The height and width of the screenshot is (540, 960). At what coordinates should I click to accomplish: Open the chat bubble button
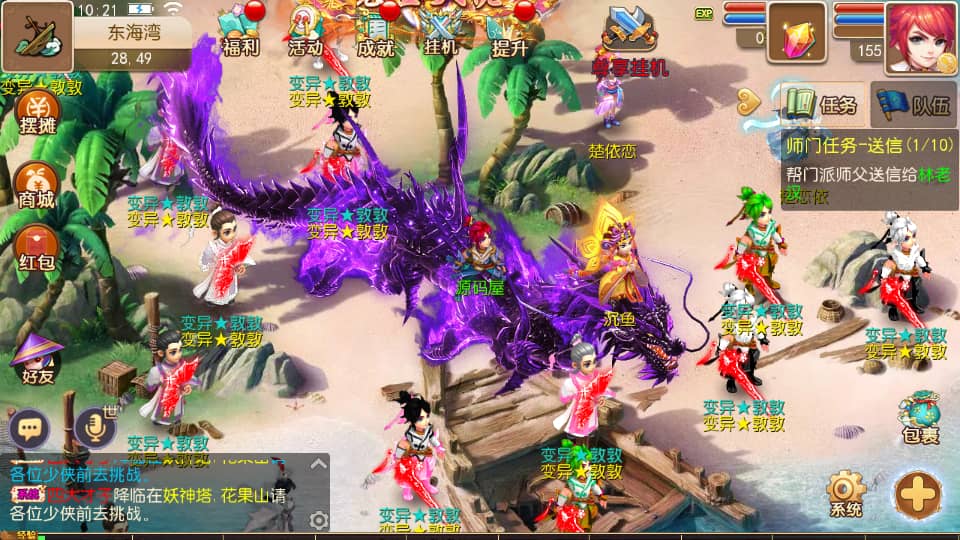(x=30, y=430)
